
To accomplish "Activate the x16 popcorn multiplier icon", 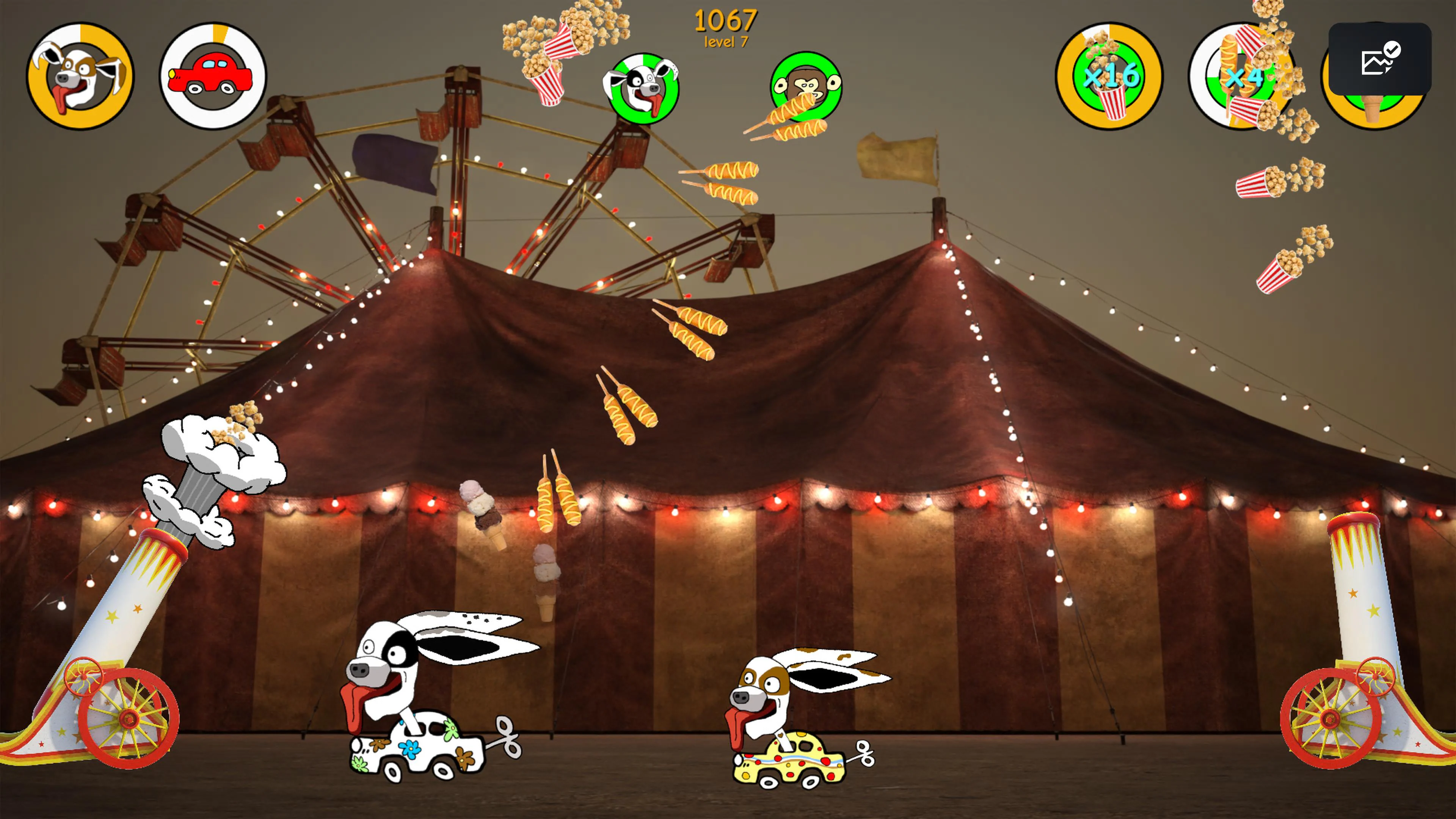I will [x=1109, y=76].
